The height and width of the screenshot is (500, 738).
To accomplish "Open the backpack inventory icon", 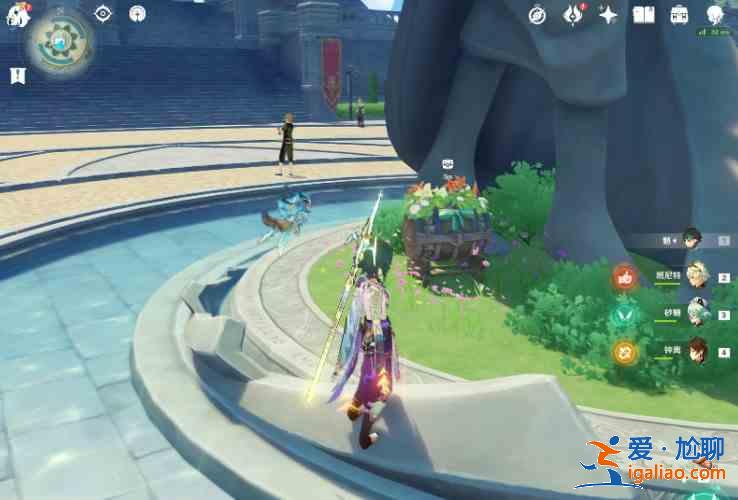I will 679,14.
